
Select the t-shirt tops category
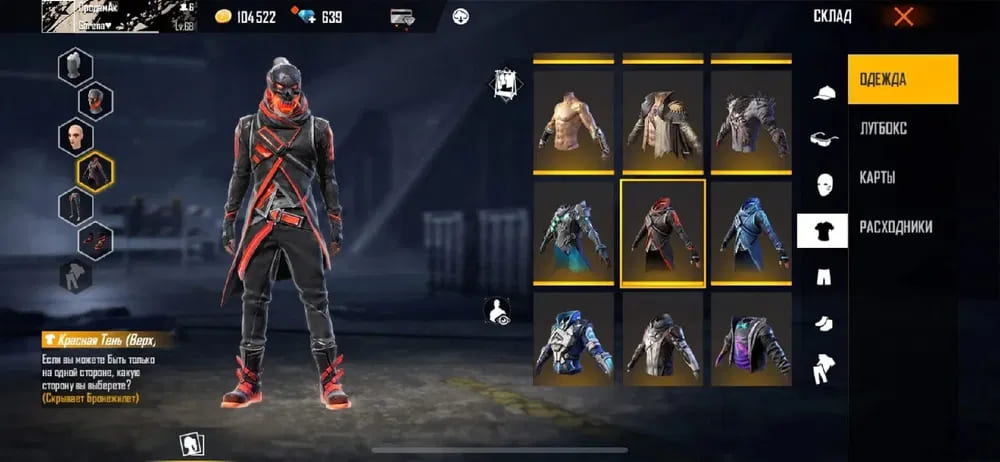tap(822, 231)
